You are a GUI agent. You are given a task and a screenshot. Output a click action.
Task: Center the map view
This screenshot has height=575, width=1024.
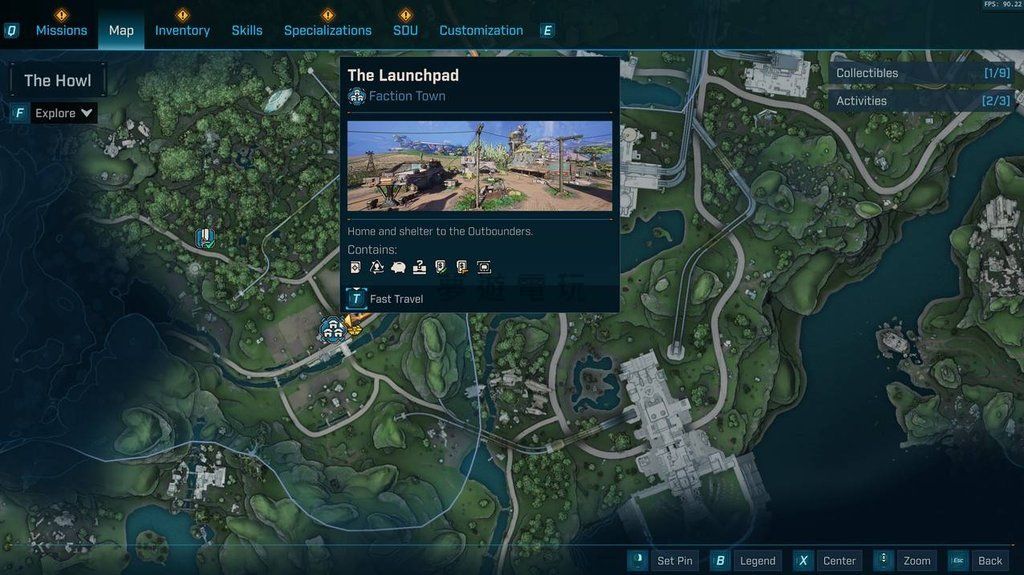point(827,561)
